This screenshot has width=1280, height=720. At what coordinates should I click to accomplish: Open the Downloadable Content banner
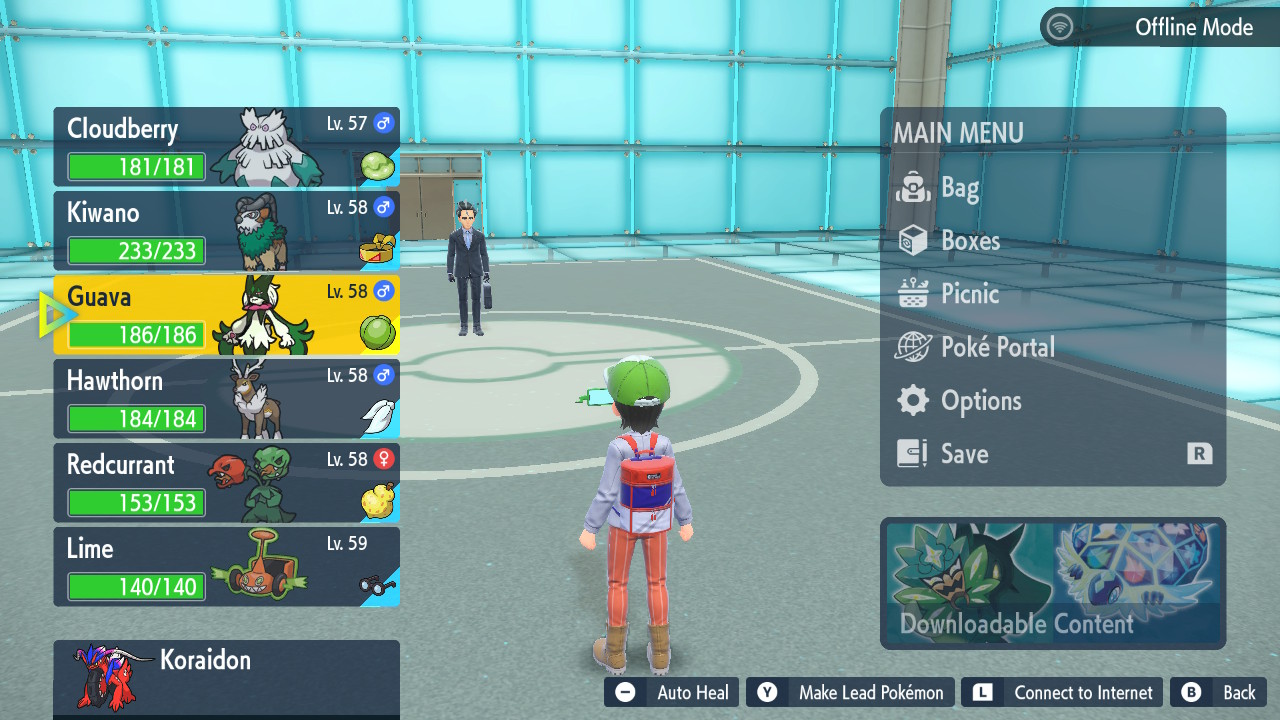(1052, 583)
